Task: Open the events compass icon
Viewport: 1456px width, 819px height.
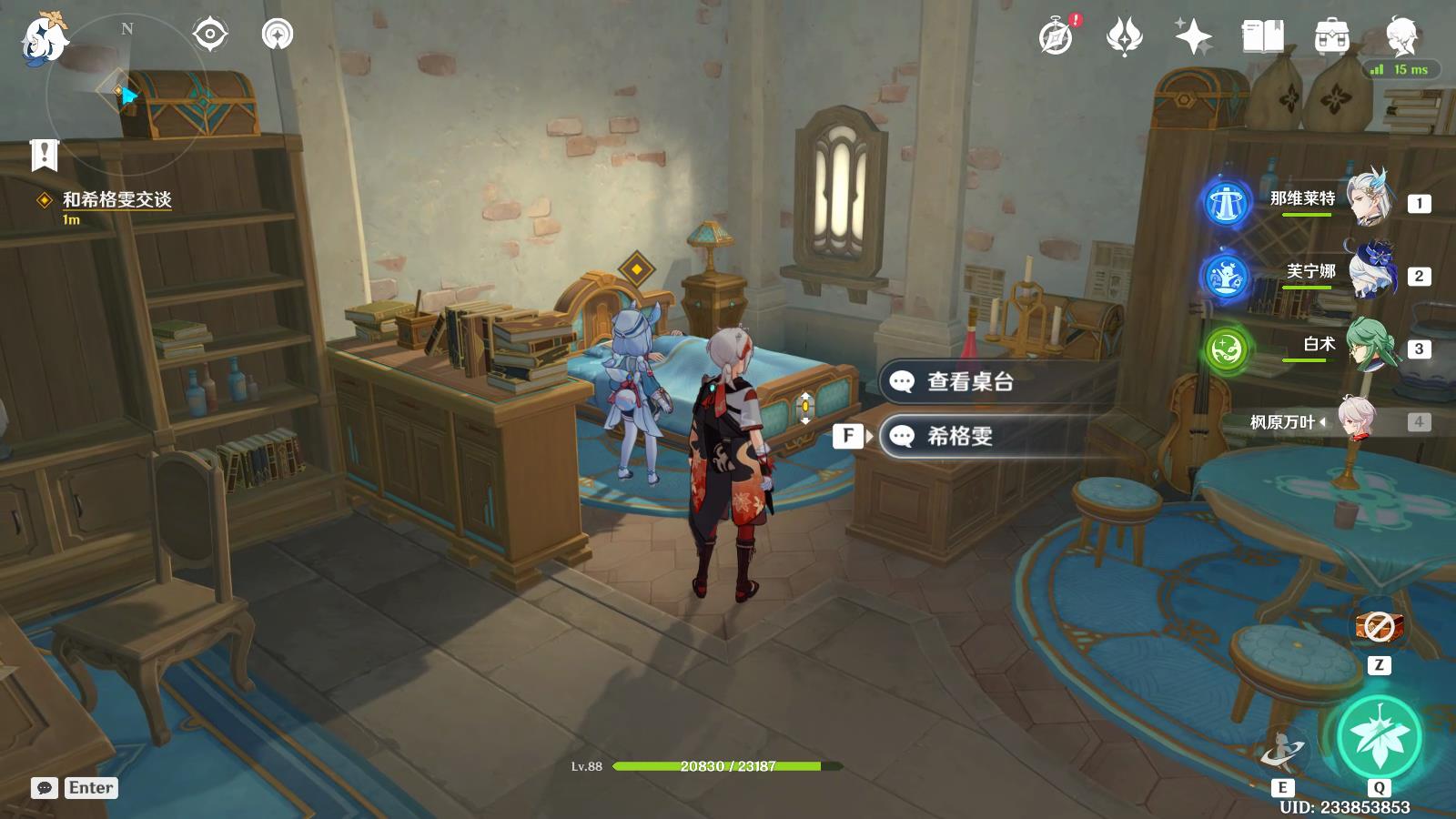Action: point(1057,37)
